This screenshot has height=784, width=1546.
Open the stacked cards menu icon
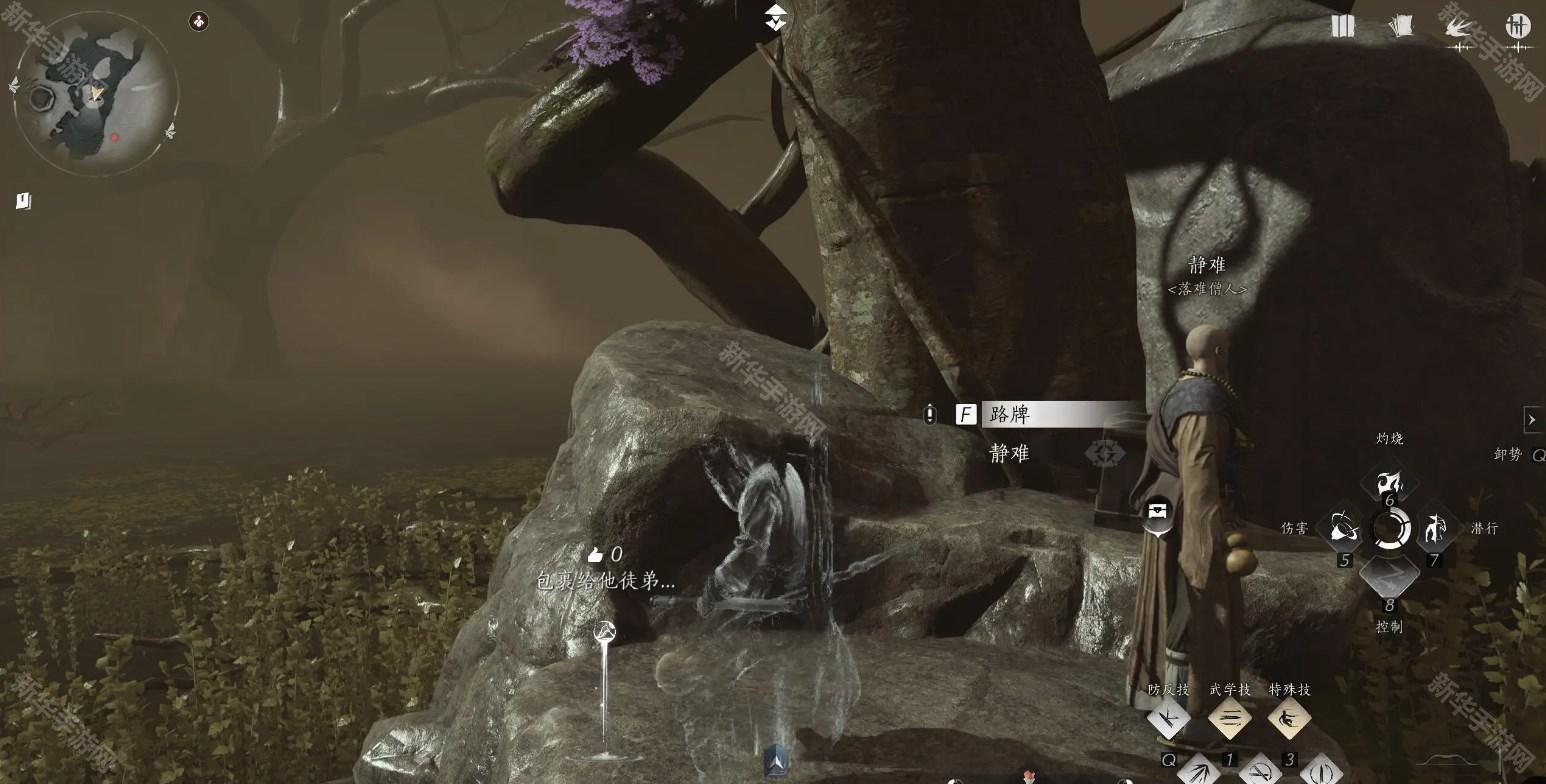tap(1400, 27)
